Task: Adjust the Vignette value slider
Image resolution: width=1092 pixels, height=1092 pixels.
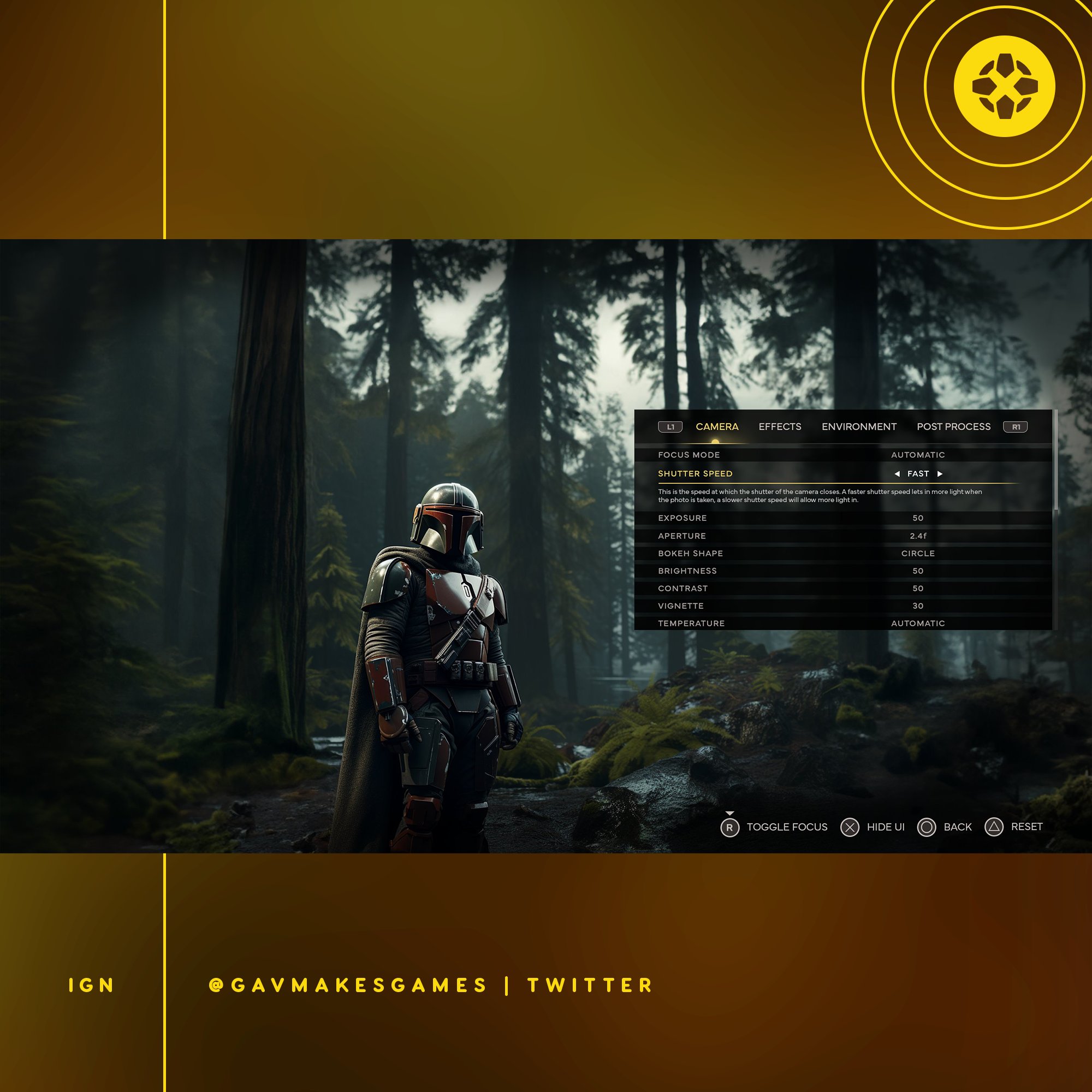Action: [918, 606]
